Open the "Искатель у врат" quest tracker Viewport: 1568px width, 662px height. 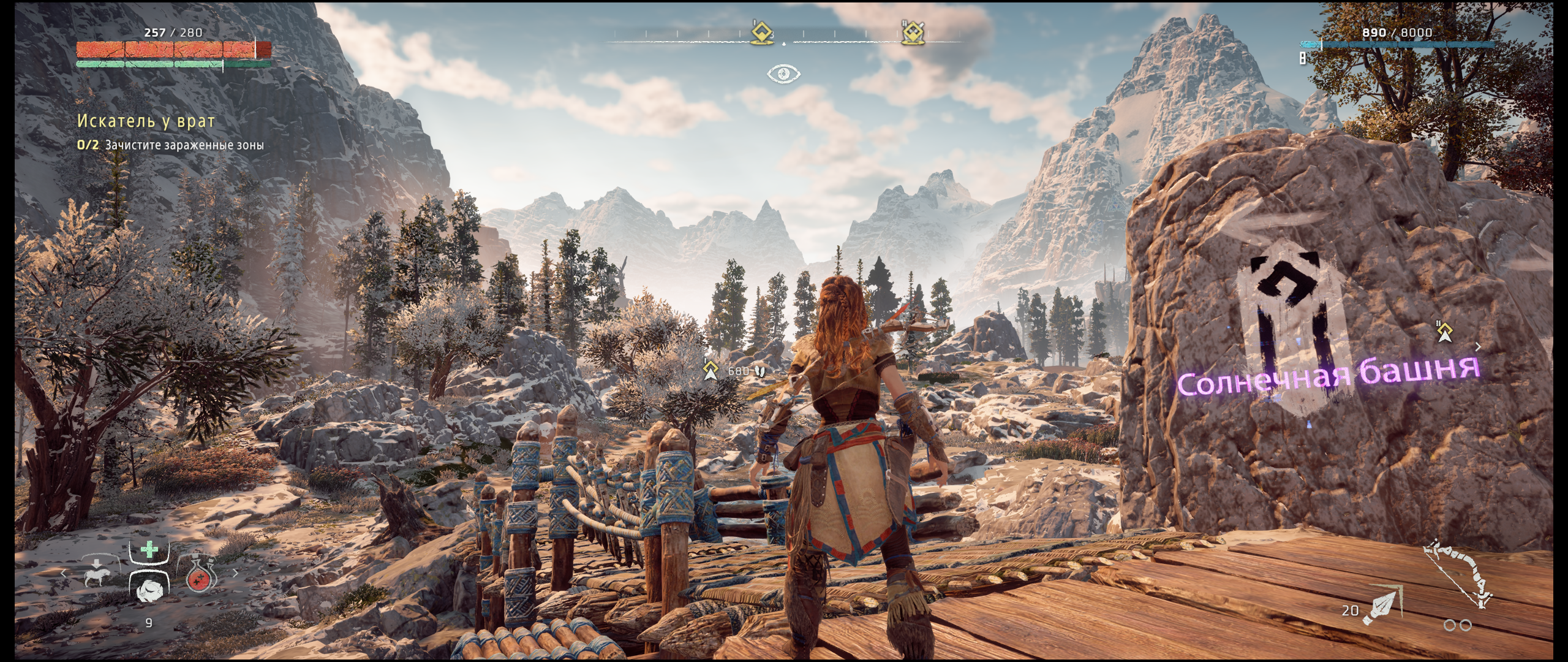146,121
